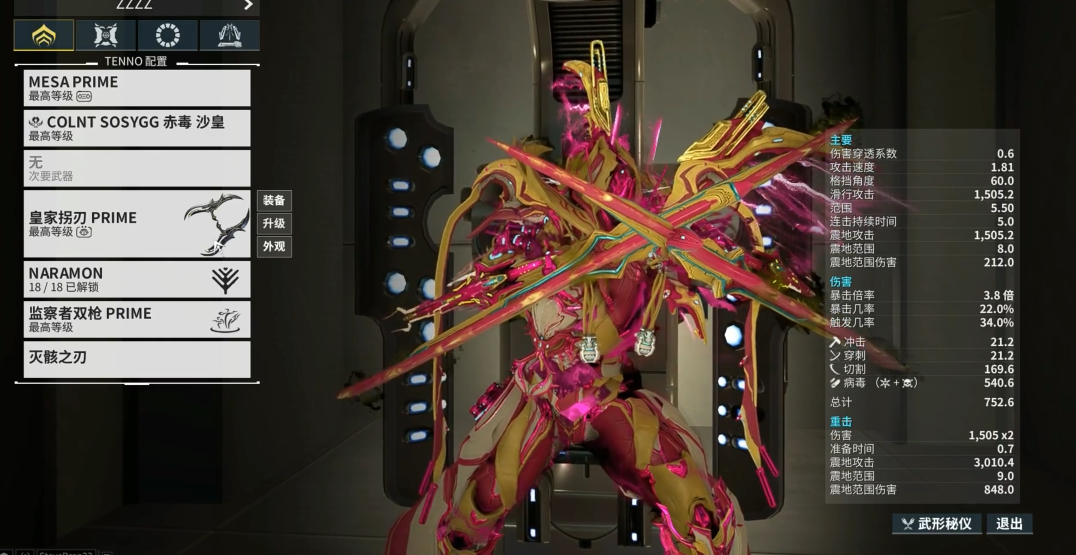Select the 监察者双枪 PRIME slot
1076x555 pixels.
(137, 319)
